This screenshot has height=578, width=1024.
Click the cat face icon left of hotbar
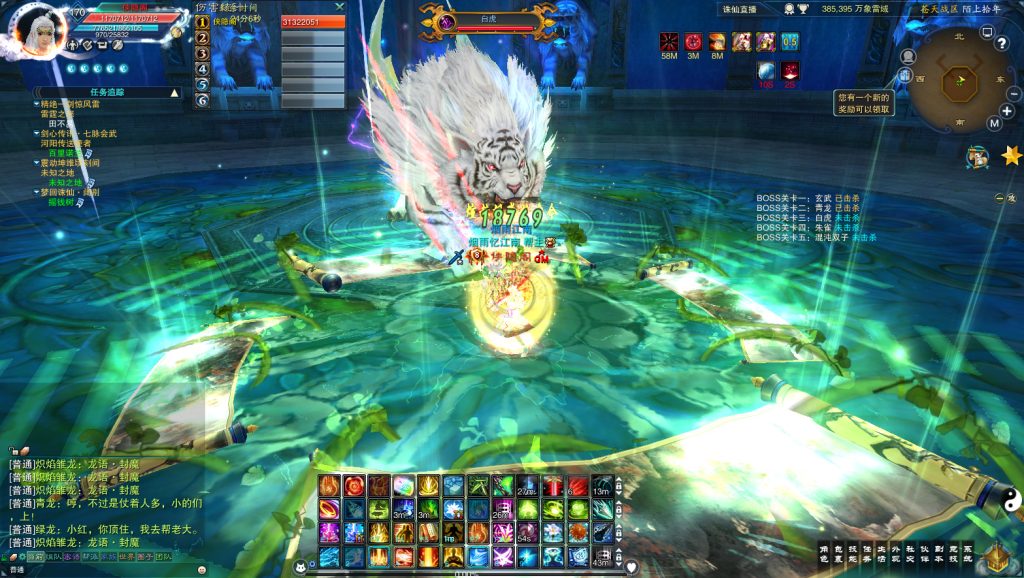(x=298, y=567)
